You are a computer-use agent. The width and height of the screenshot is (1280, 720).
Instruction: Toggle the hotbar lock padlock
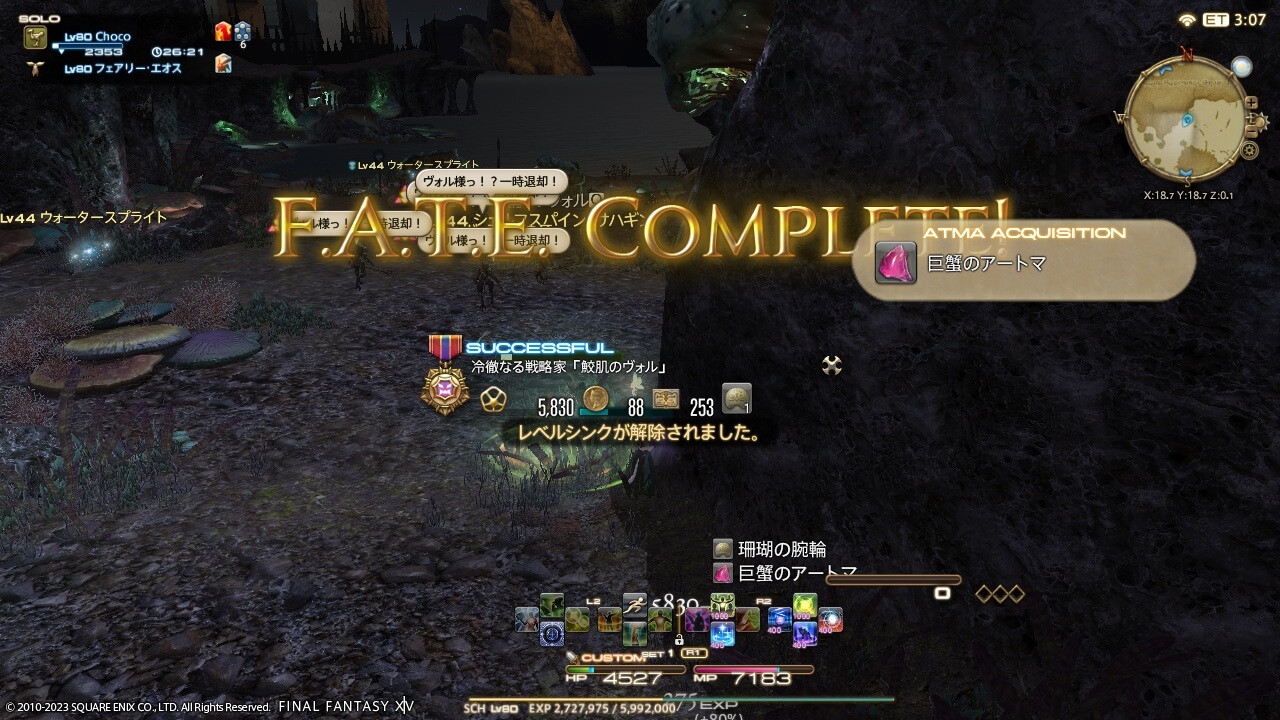point(679,639)
